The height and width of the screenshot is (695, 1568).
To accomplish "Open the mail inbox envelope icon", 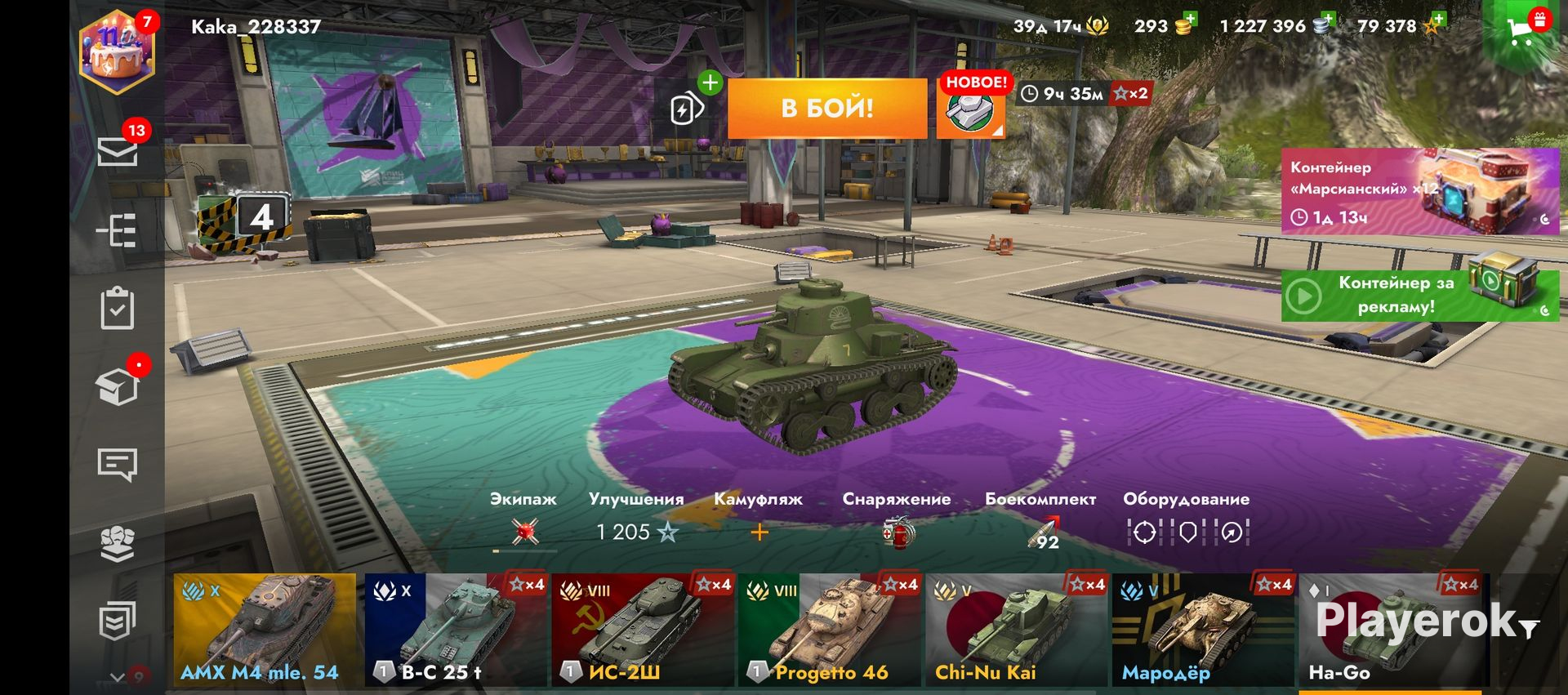I will coord(118,151).
